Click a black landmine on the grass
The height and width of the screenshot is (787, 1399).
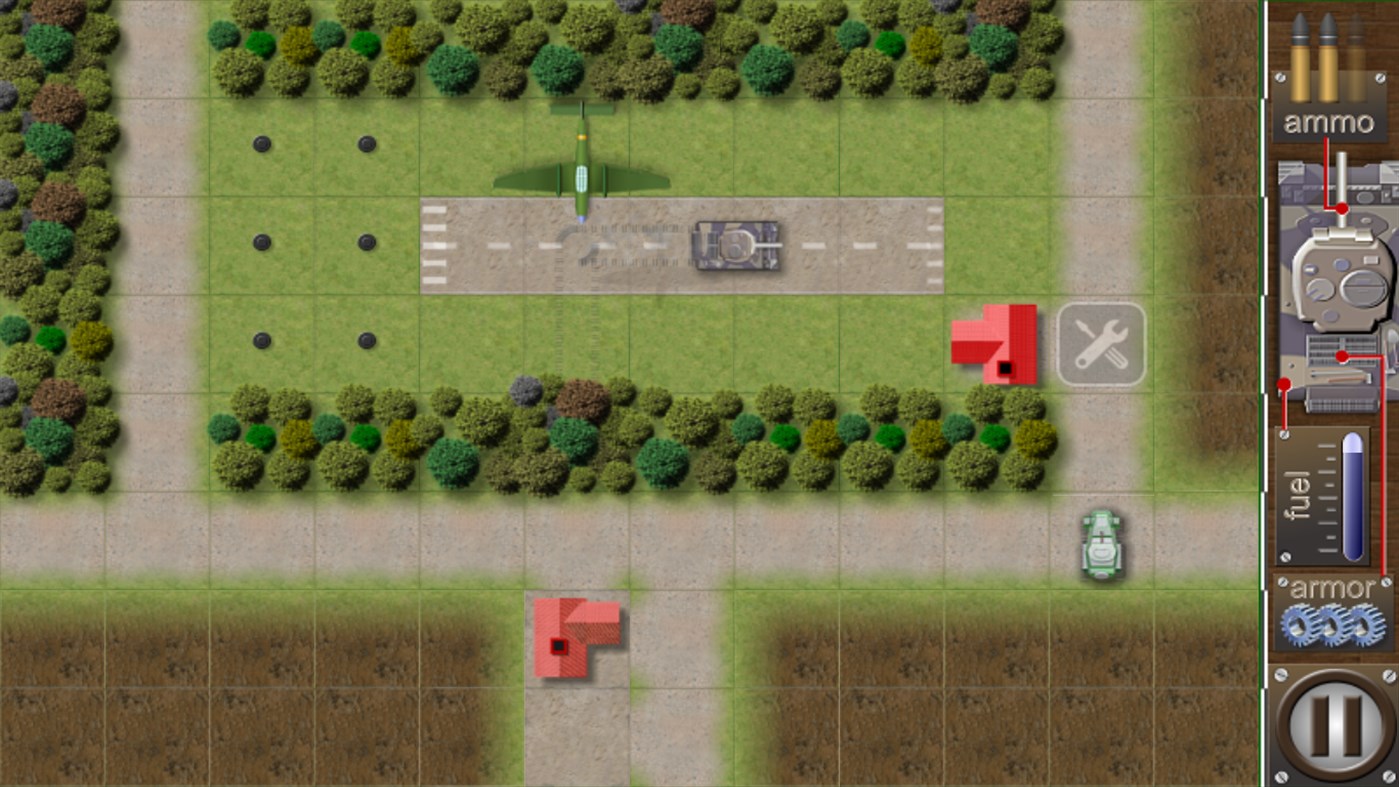[x=262, y=145]
